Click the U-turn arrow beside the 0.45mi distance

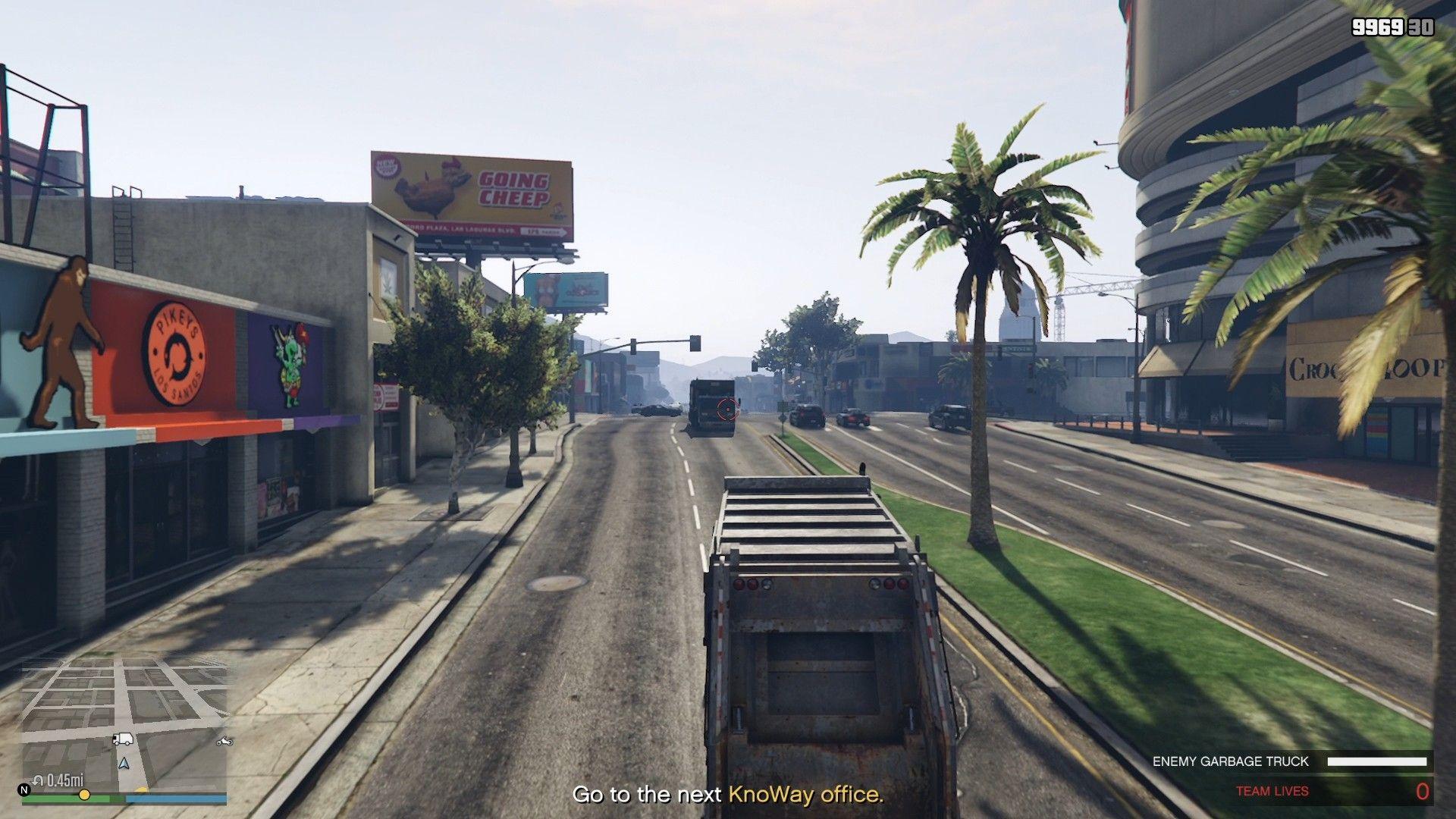coord(38,780)
